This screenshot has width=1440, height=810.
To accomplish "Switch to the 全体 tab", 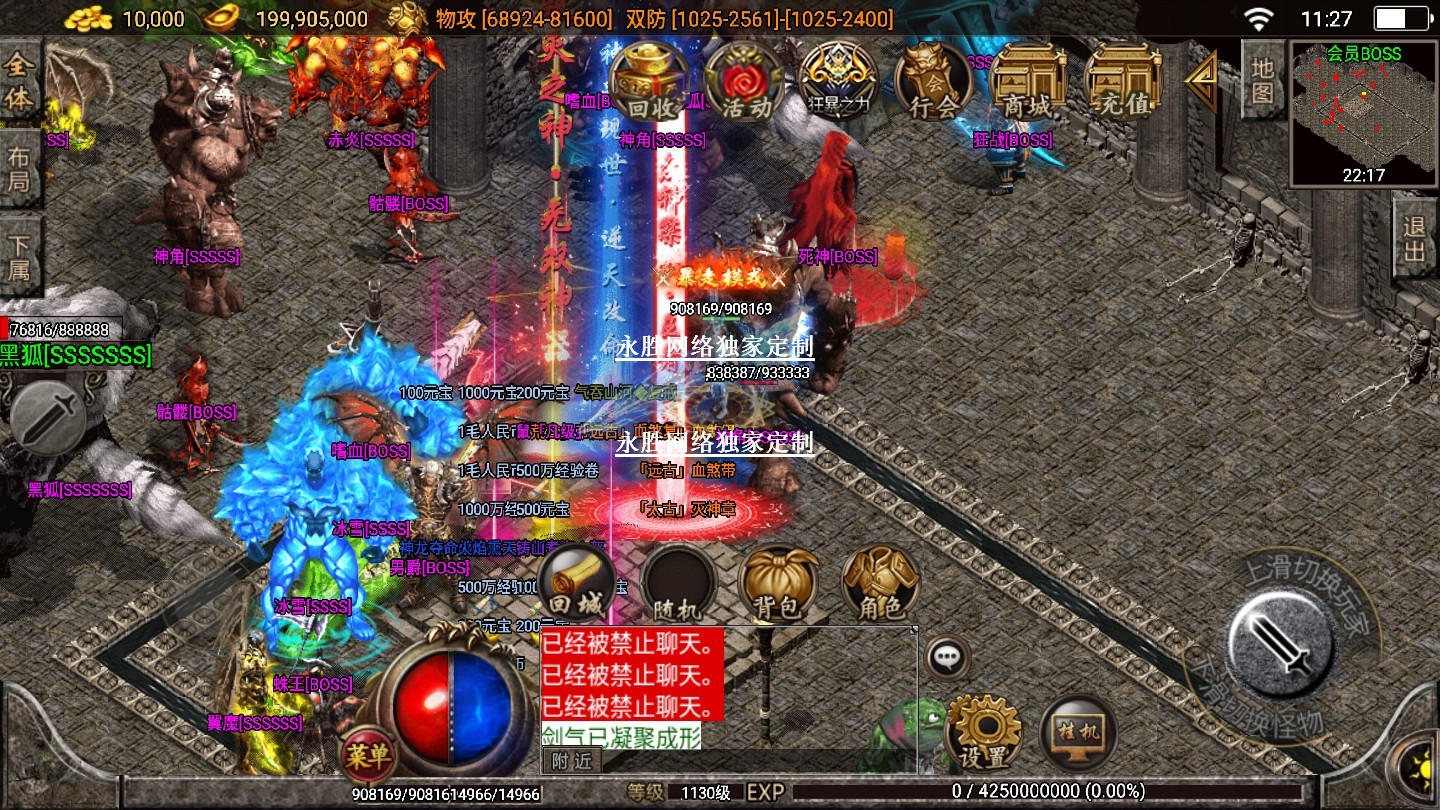I will pyautogui.click(x=19, y=84).
